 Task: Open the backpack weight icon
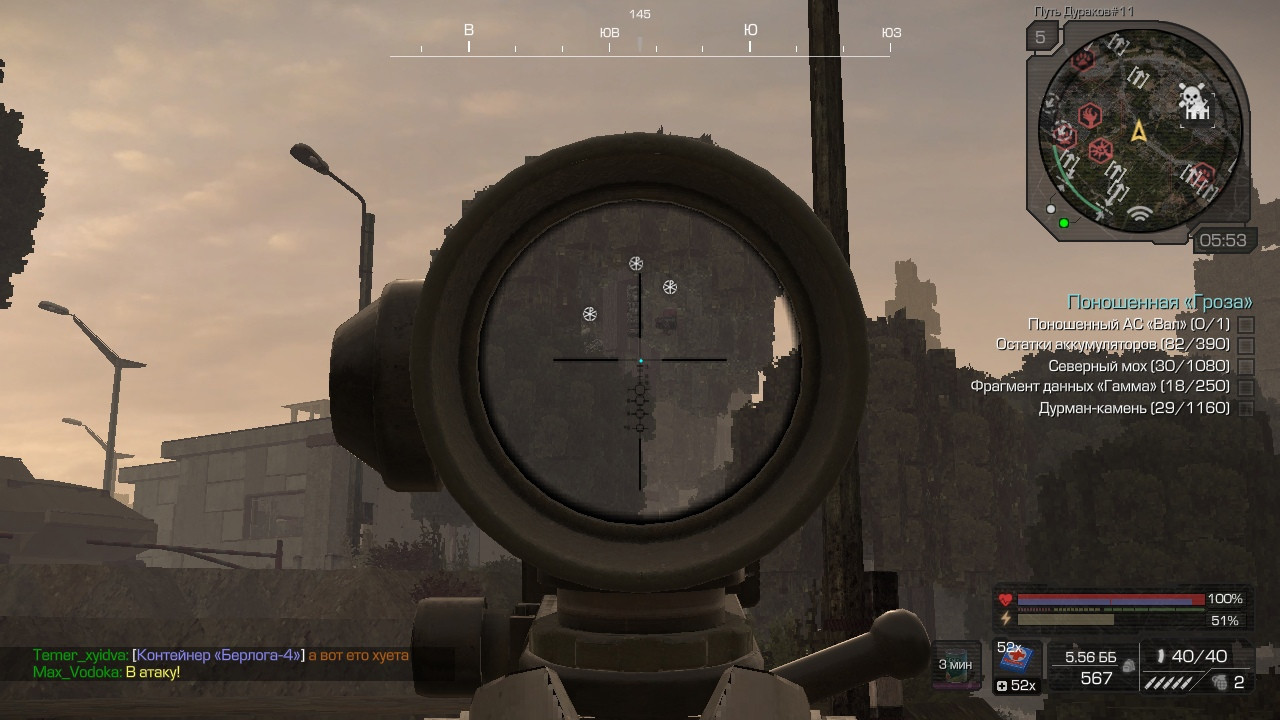1129,664
